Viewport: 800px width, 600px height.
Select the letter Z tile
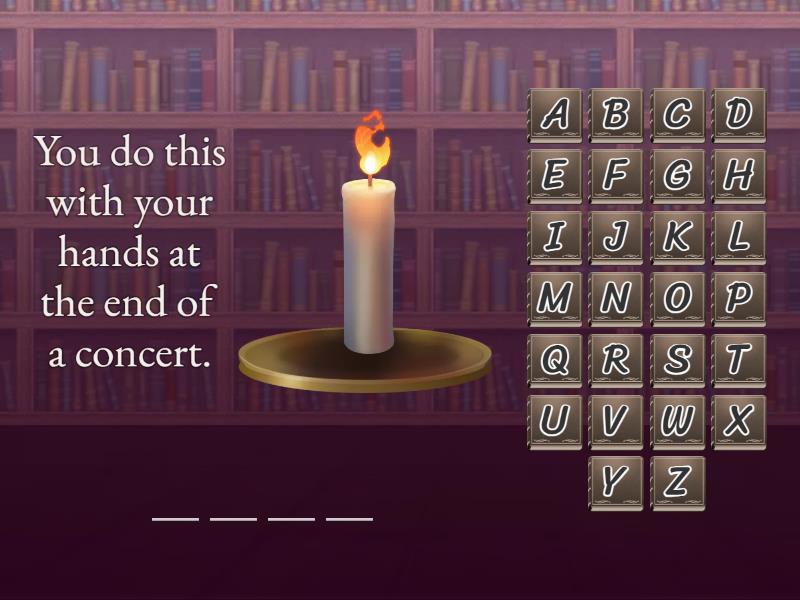click(x=678, y=482)
